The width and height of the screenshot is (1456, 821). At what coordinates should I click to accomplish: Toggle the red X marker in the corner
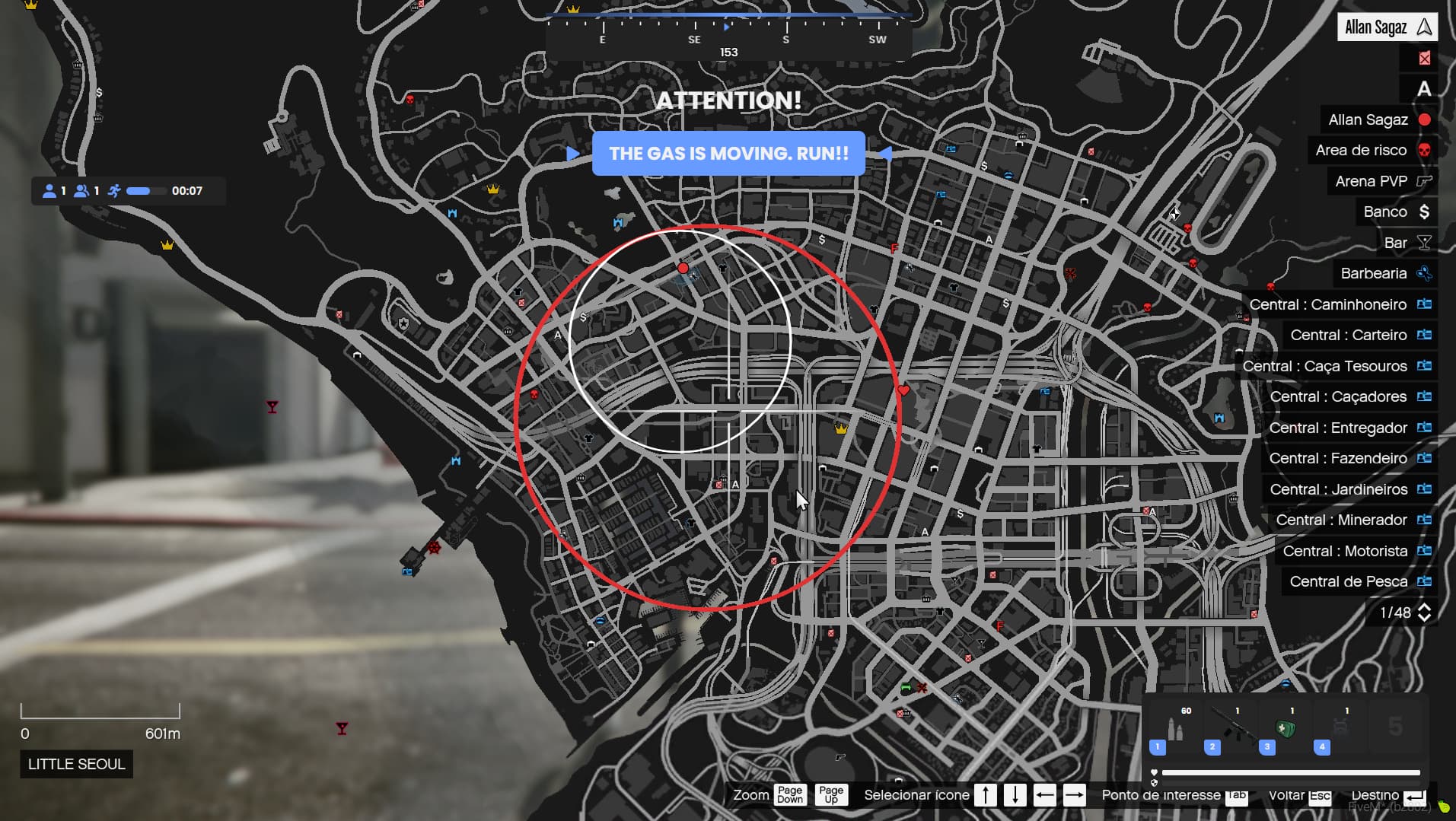pos(1424,58)
